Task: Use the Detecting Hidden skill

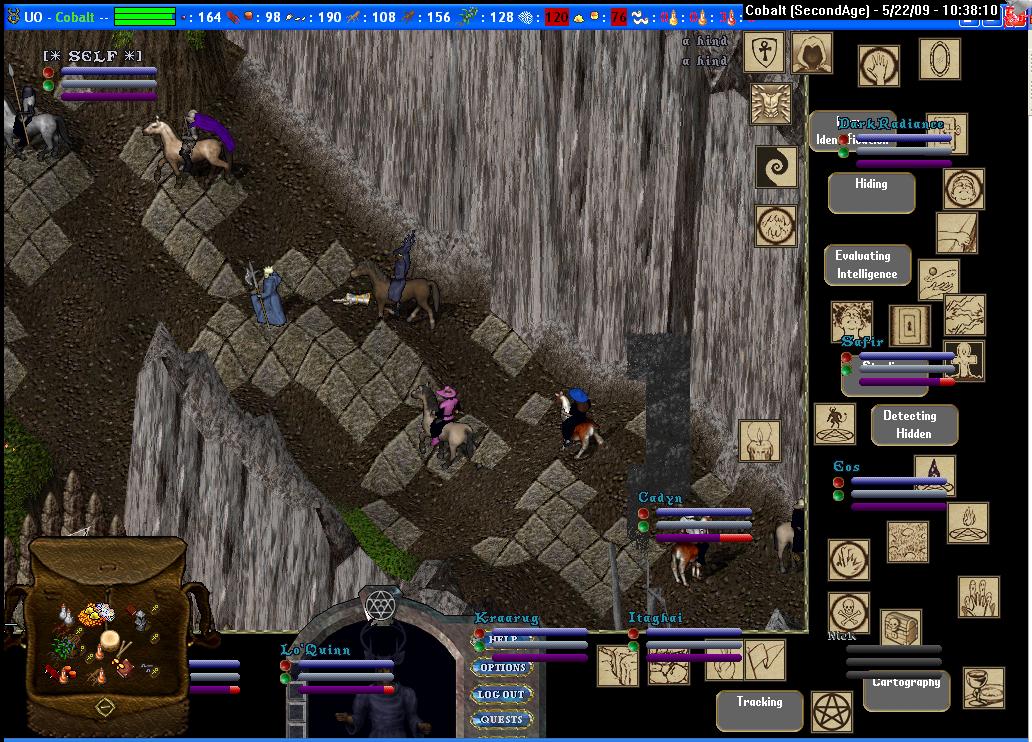Action: (x=914, y=425)
